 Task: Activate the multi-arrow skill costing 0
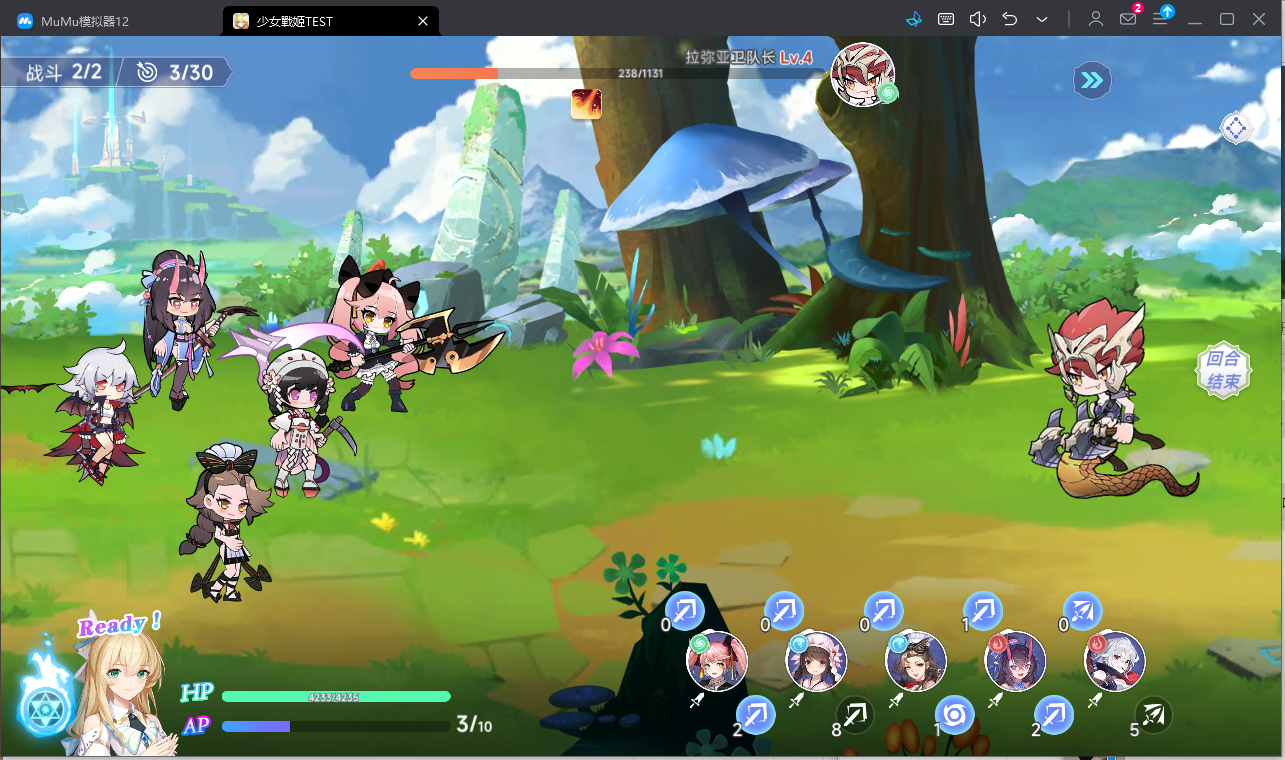point(1082,611)
